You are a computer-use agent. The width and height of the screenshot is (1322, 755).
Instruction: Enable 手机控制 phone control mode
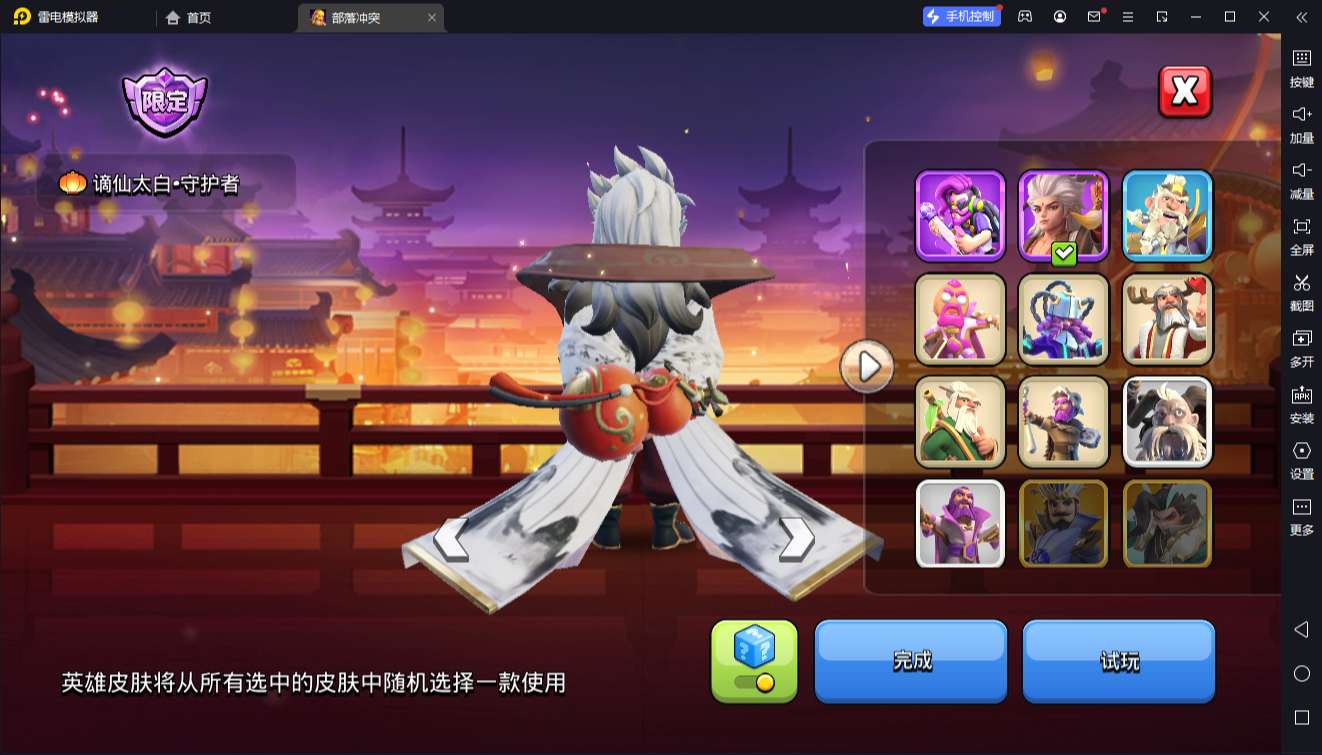point(961,16)
